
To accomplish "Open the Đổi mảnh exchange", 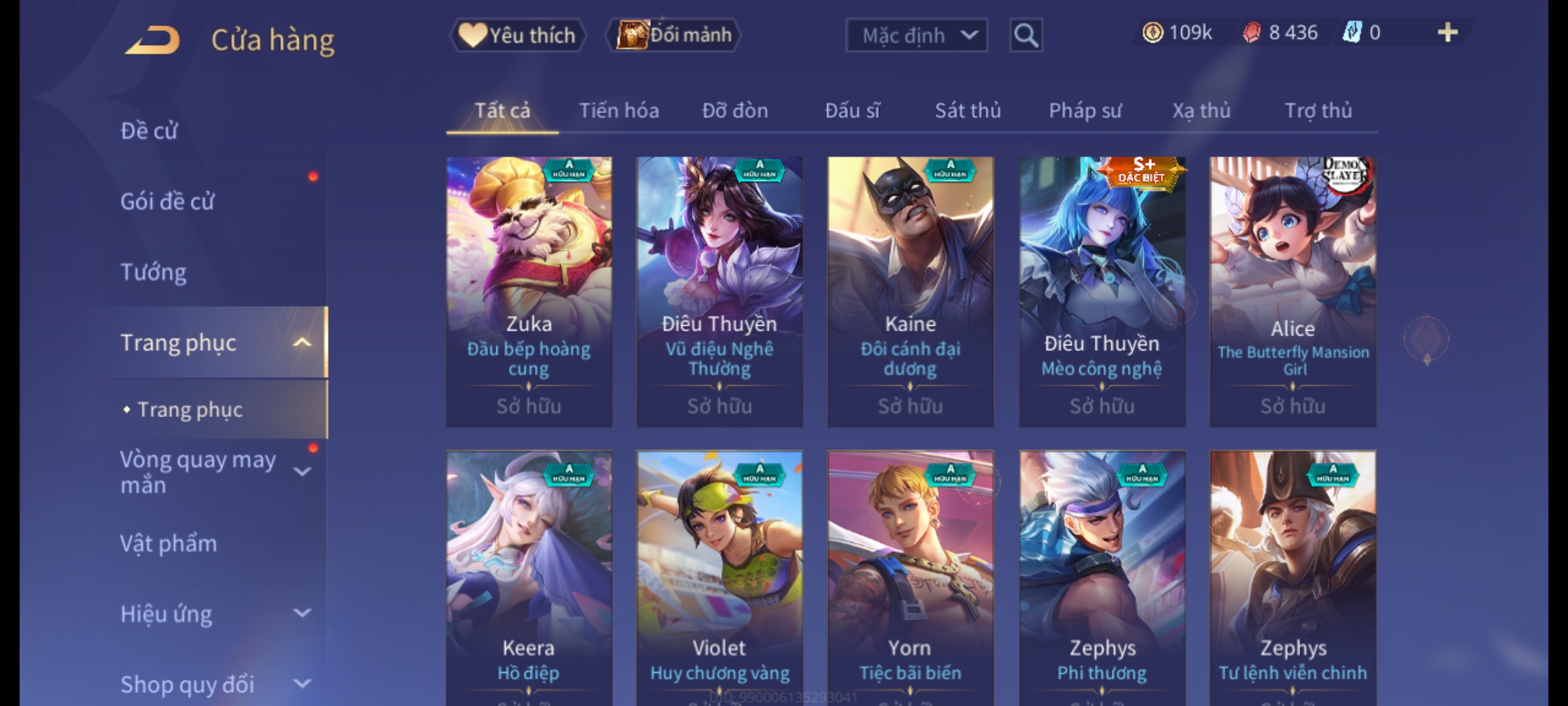I will tap(674, 35).
